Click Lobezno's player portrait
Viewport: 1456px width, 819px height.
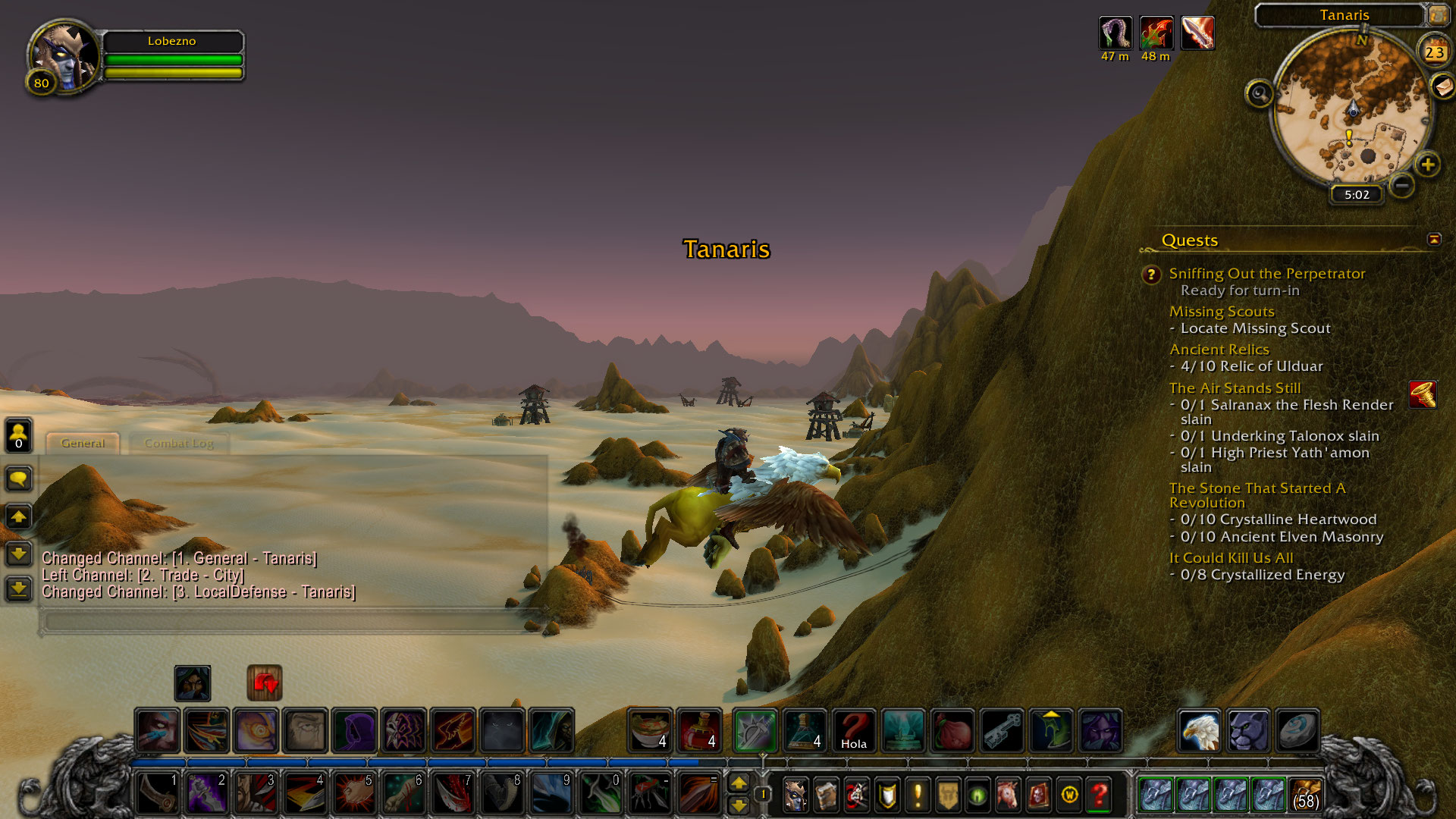tap(64, 55)
